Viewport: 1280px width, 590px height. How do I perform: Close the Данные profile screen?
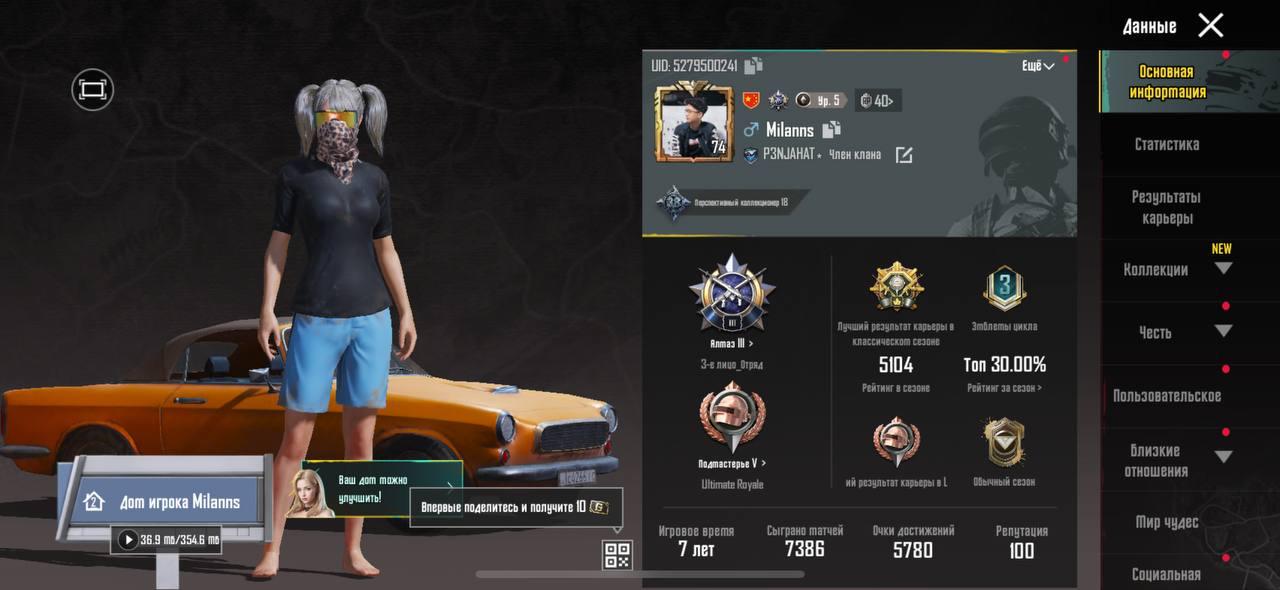pos(1210,26)
